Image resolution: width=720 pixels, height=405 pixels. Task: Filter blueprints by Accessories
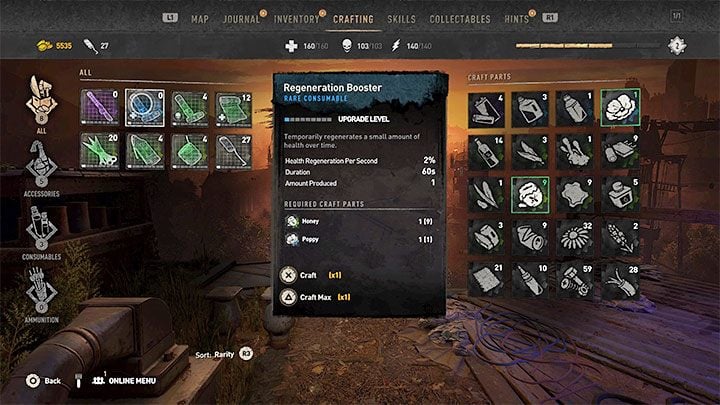(41, 163)
